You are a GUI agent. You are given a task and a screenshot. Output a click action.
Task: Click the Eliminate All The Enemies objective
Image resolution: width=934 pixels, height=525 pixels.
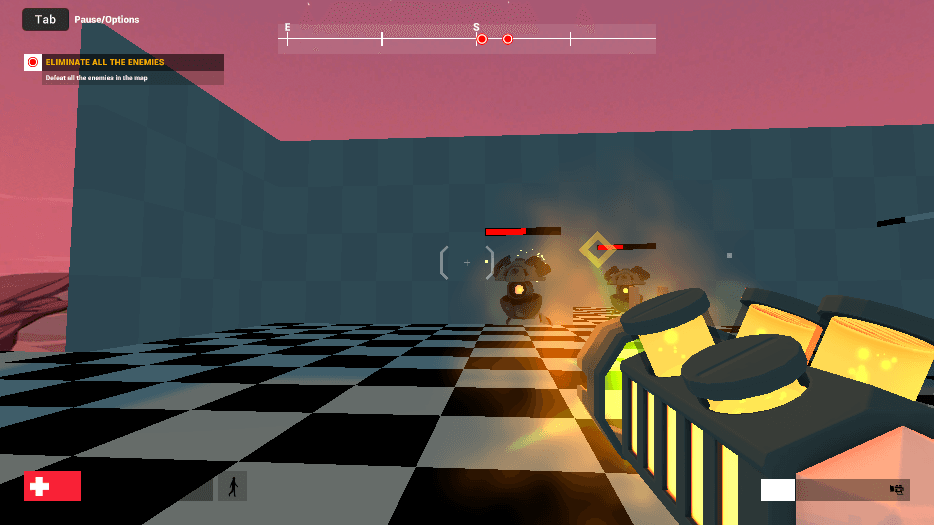pyautogui.click(x=105, y=62)
